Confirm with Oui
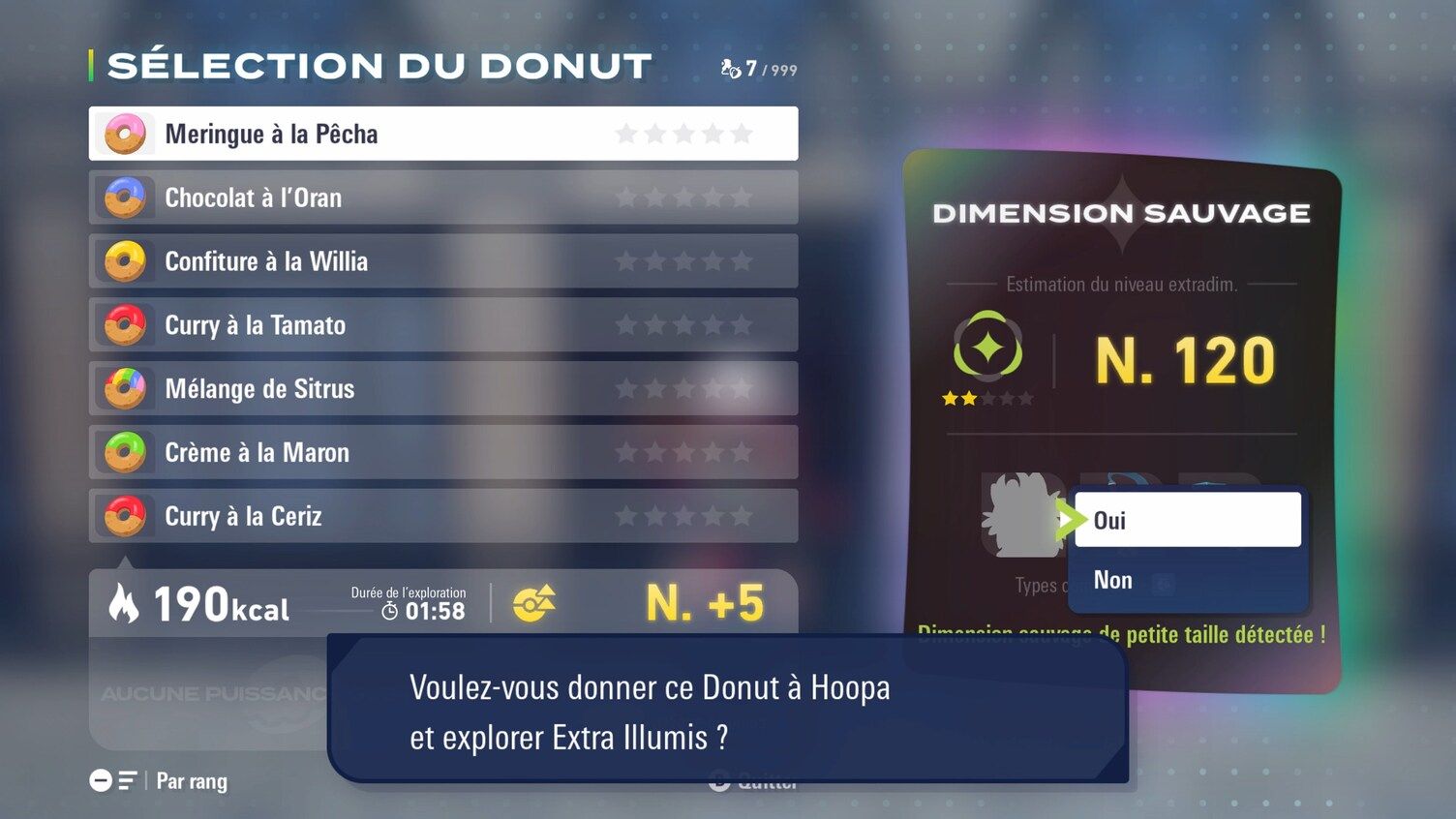Viewport: 1456px width, 819px height. tap(1187, 520)
